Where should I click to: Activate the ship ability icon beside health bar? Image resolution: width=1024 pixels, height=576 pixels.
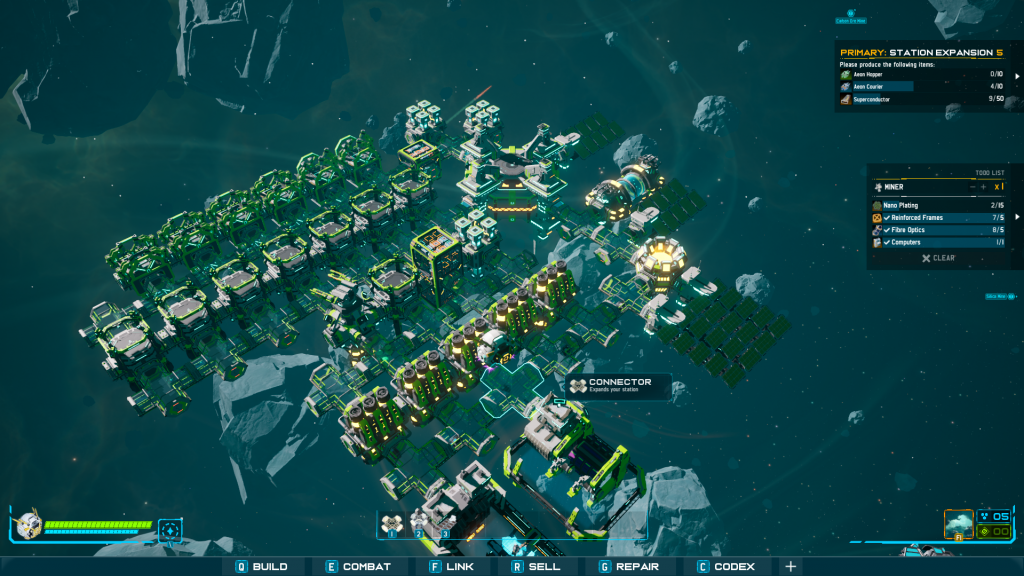[170, 528]
